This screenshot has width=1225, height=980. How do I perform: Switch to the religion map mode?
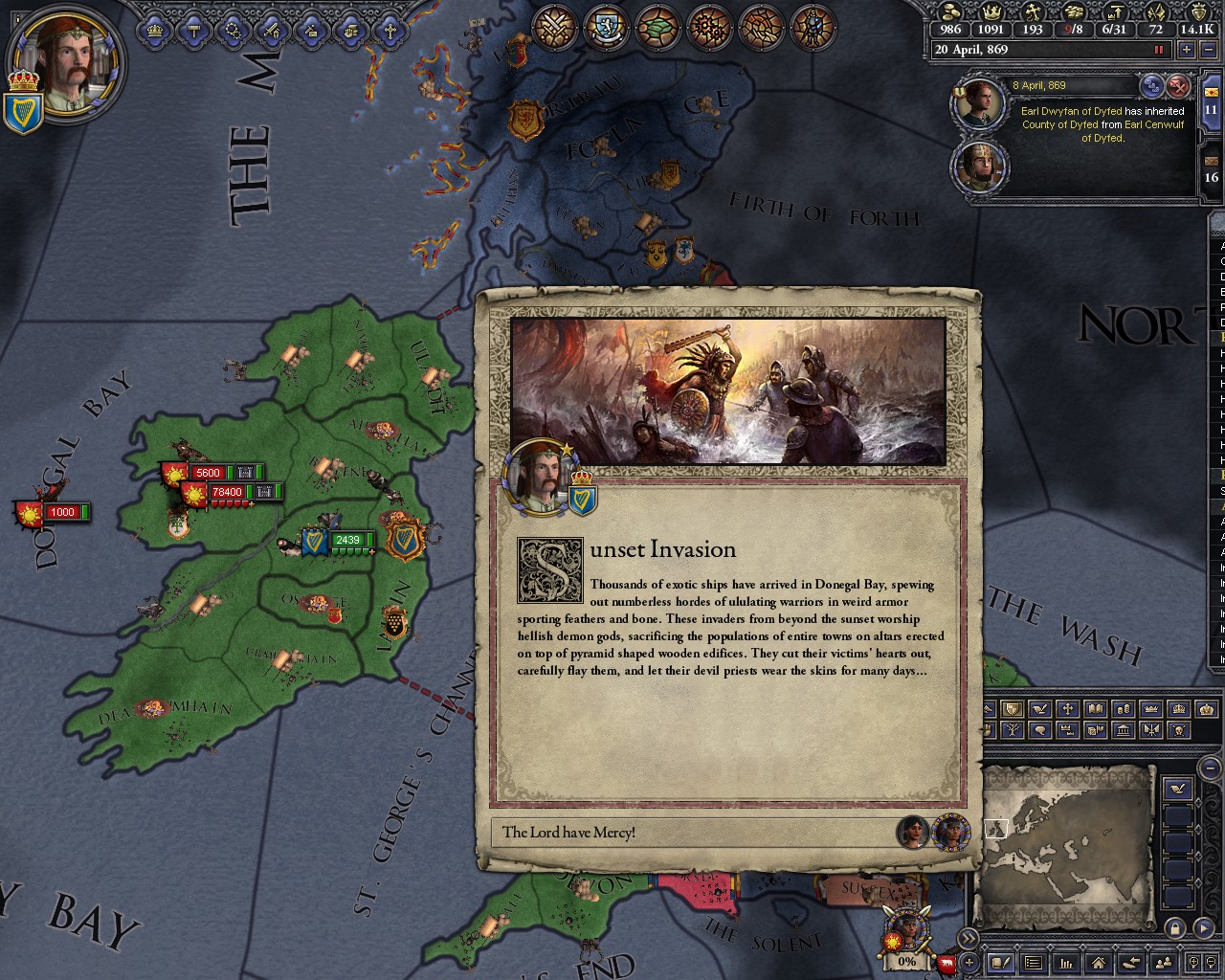pyautogui.click(x=1068, y=709)
